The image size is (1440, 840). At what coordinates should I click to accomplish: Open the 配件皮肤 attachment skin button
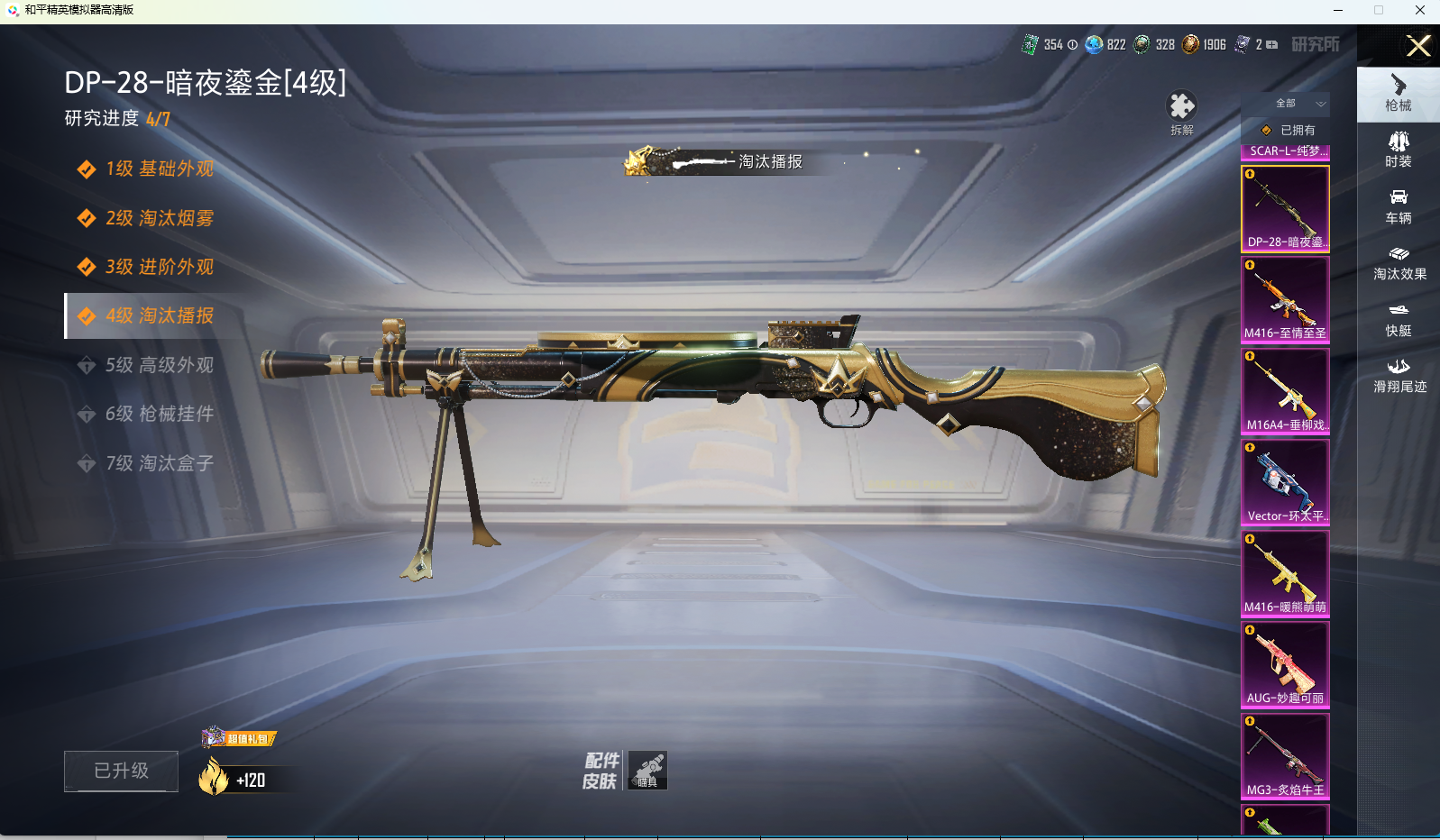click(x=626, y=771)
